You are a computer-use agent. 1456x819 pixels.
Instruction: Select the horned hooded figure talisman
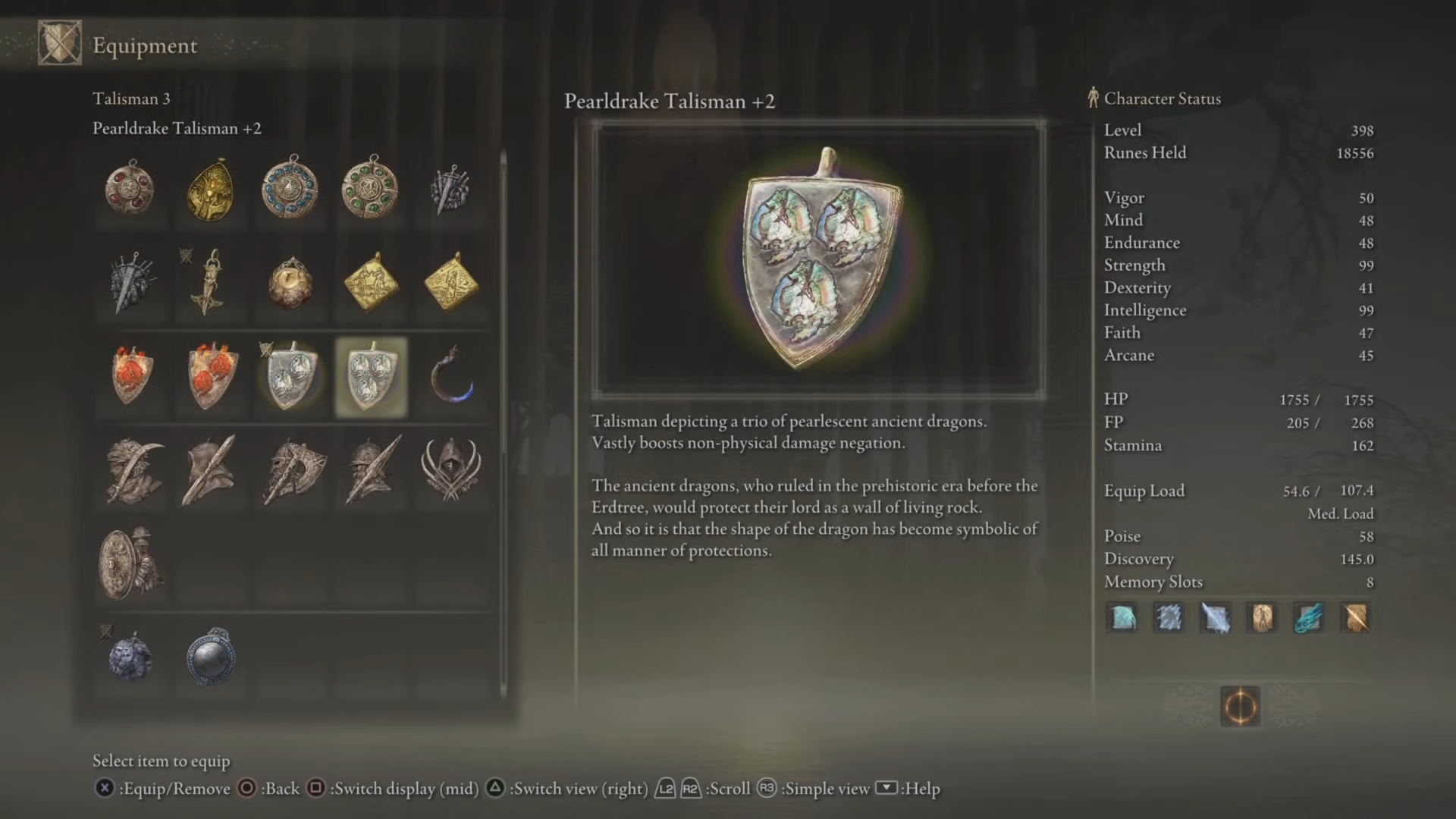pyautogui.click(x=451, y=469)
